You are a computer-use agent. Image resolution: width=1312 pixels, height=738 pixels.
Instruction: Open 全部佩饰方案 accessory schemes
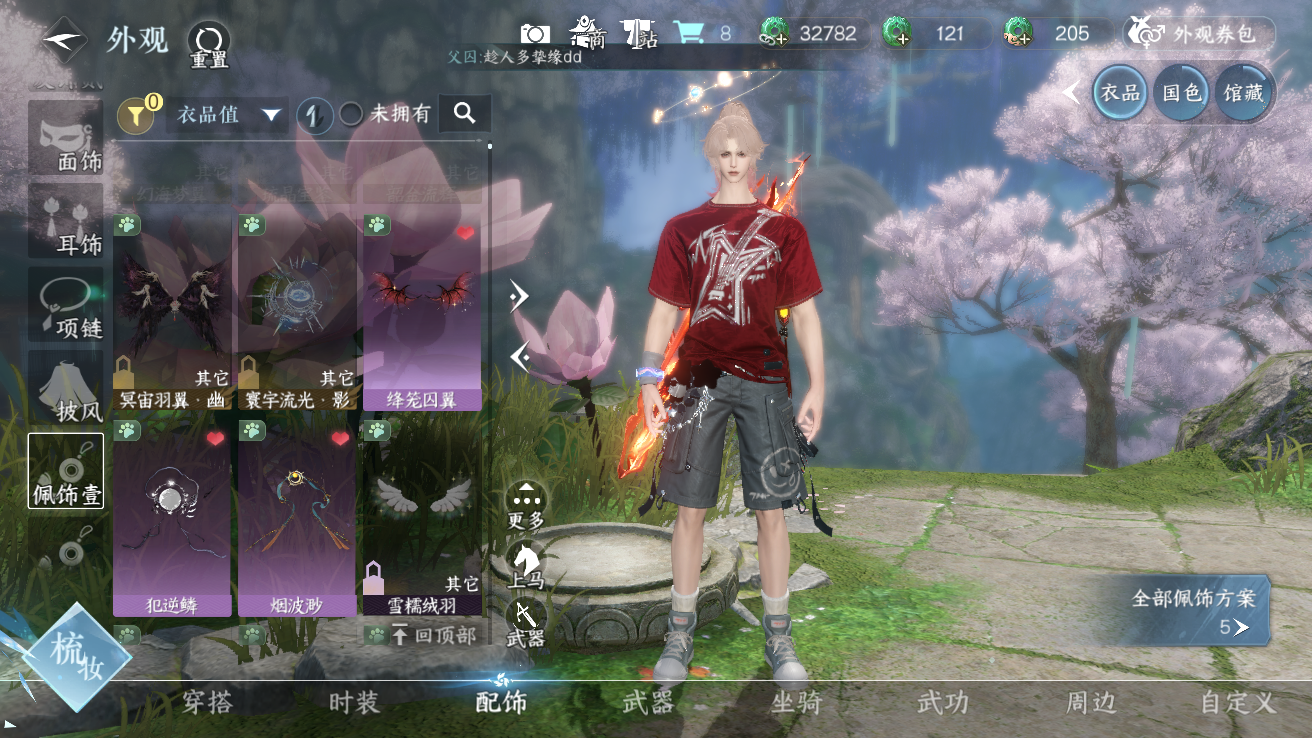click(1193, 611)
